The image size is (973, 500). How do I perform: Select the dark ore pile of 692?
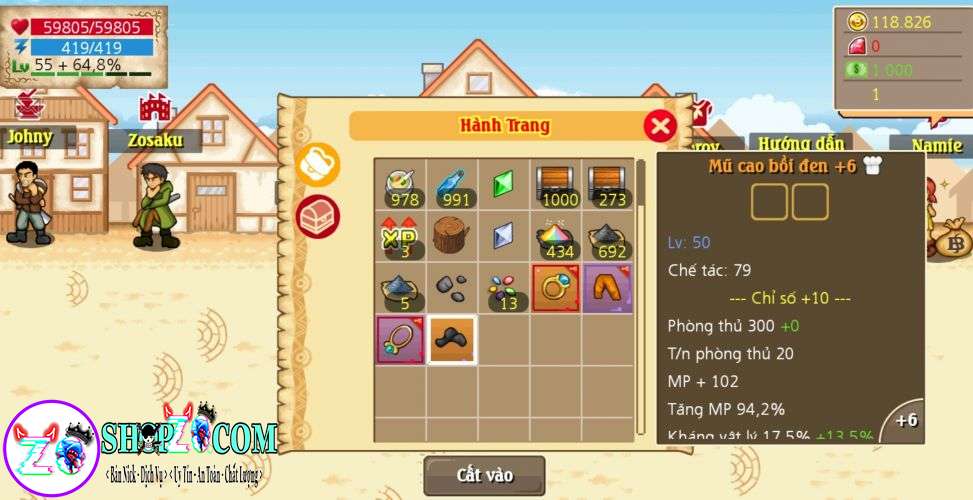click(608, 236)
